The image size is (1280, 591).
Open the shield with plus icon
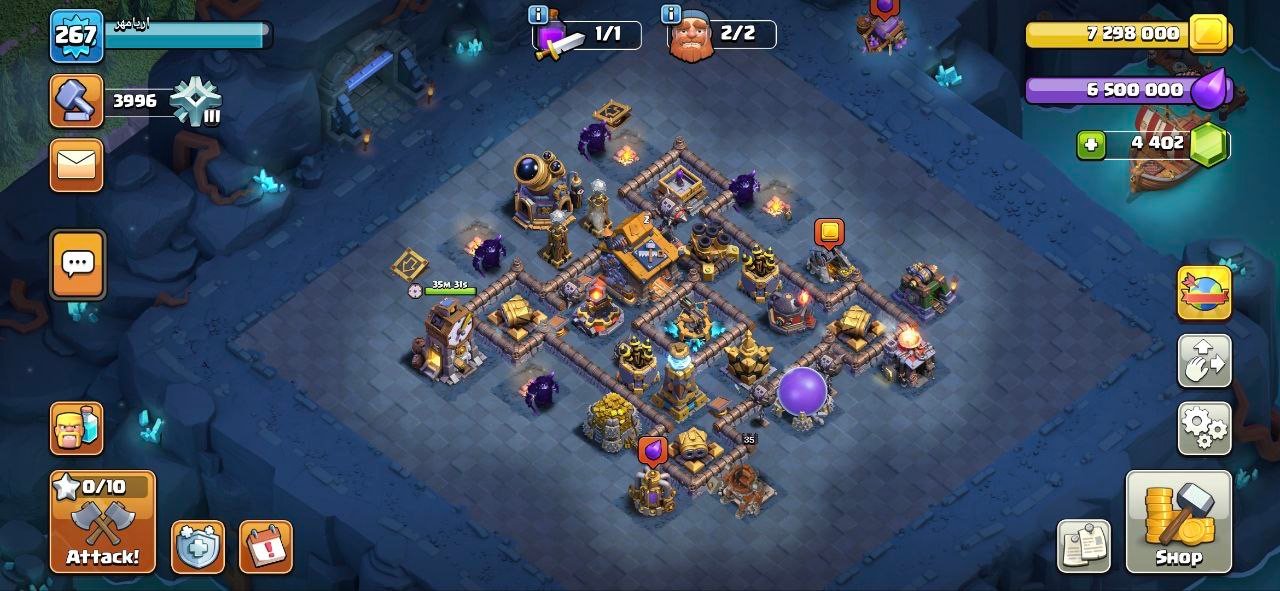(197, 547)
